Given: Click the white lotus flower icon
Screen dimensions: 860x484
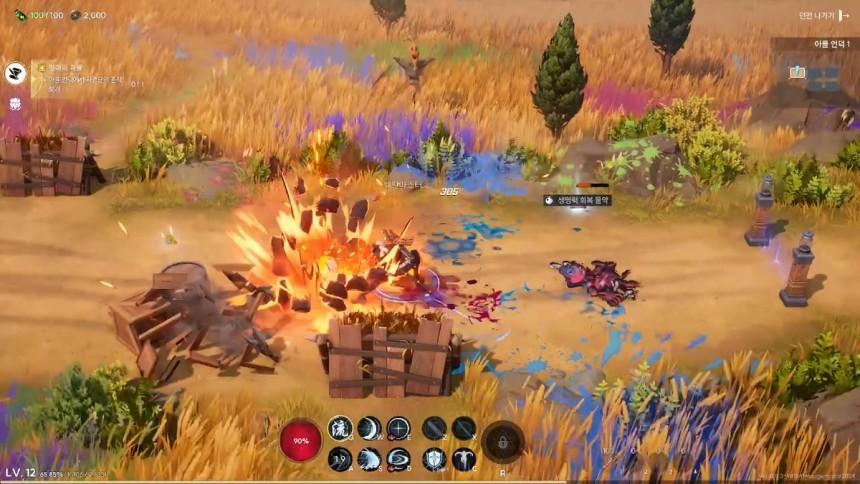Looking at the screenshot, I should point(16,103).
